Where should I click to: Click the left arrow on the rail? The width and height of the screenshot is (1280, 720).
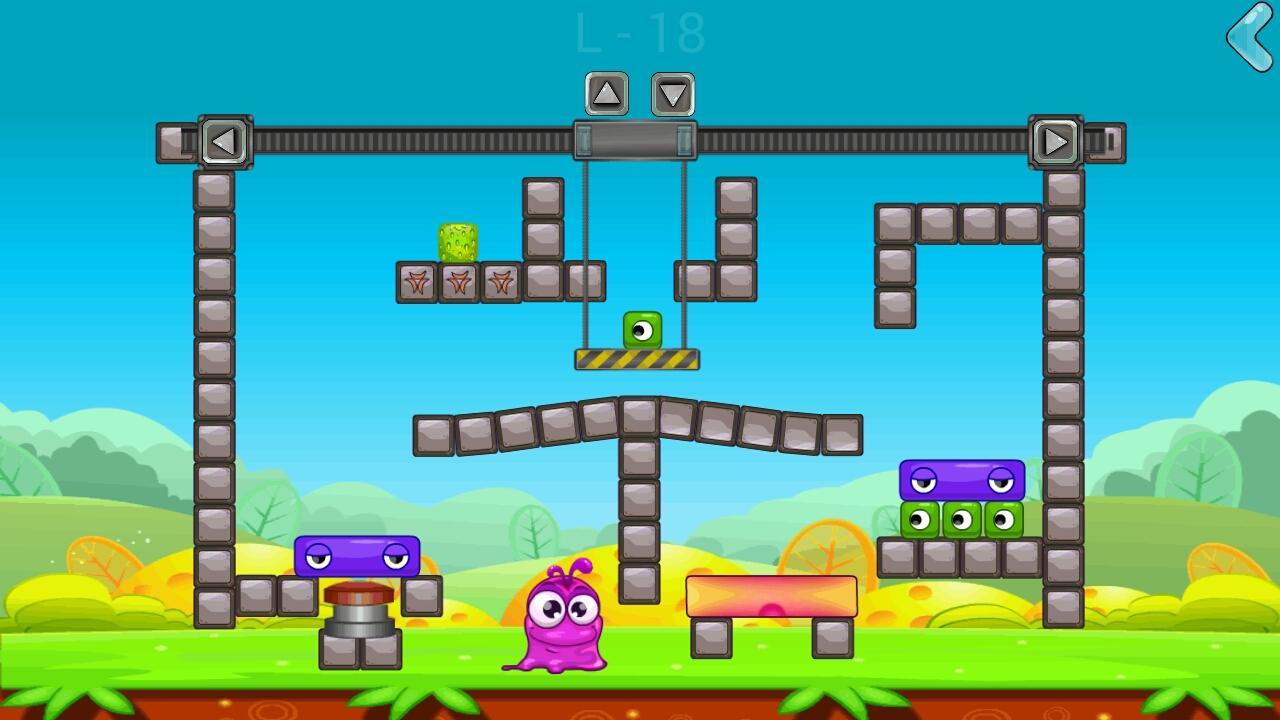tap(224, 142)
